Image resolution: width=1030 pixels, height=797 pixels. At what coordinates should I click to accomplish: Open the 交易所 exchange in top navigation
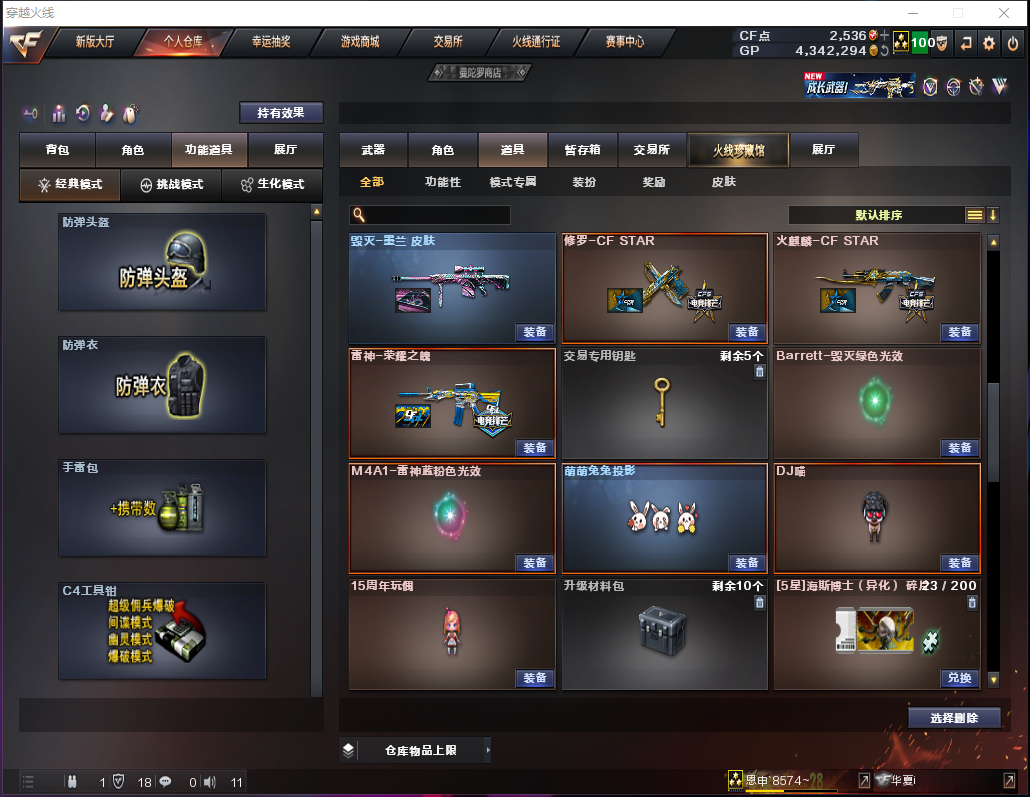pos(447,42)
